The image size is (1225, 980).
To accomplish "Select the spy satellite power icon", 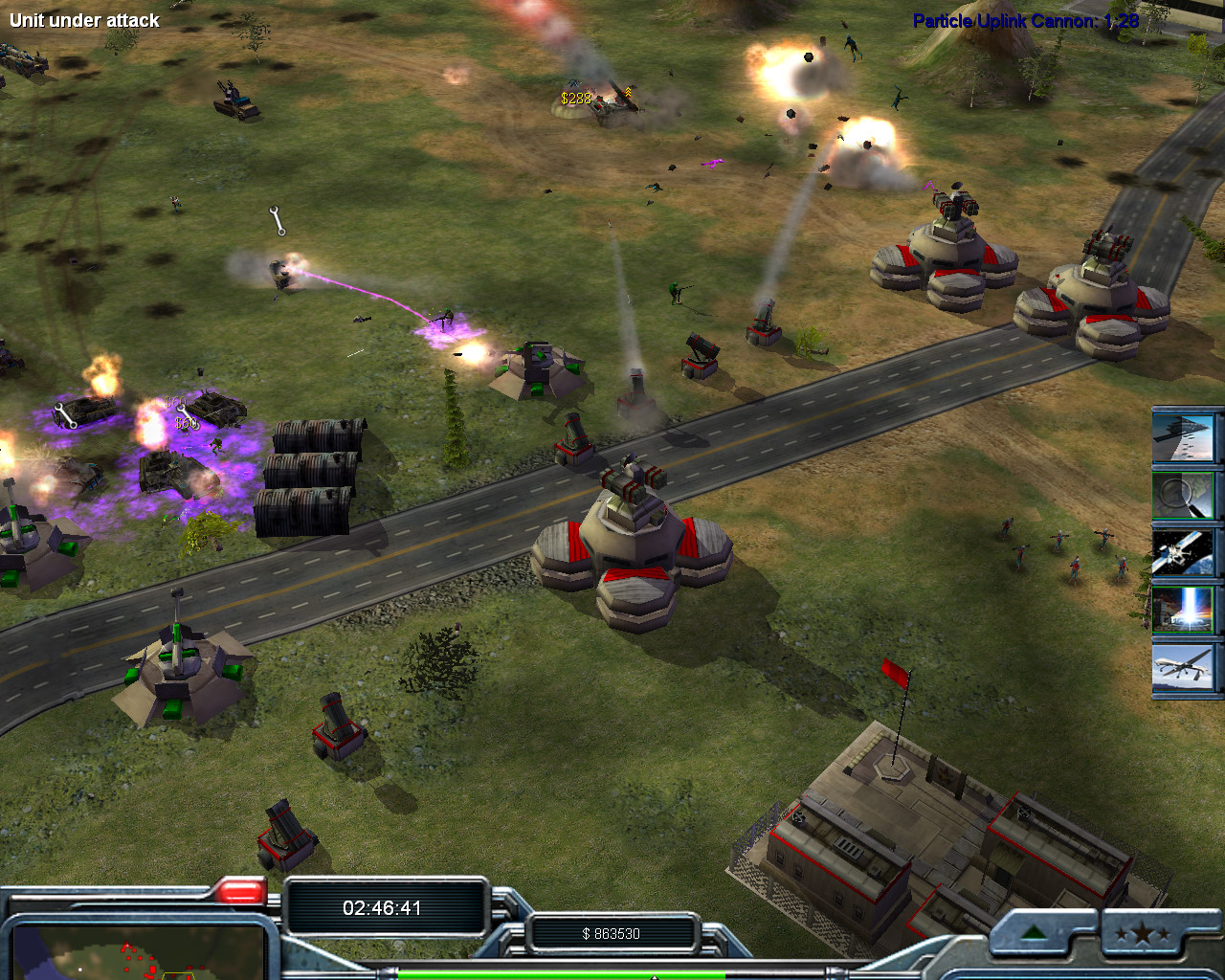I will pyautogui.click(x=1185, y=552).
